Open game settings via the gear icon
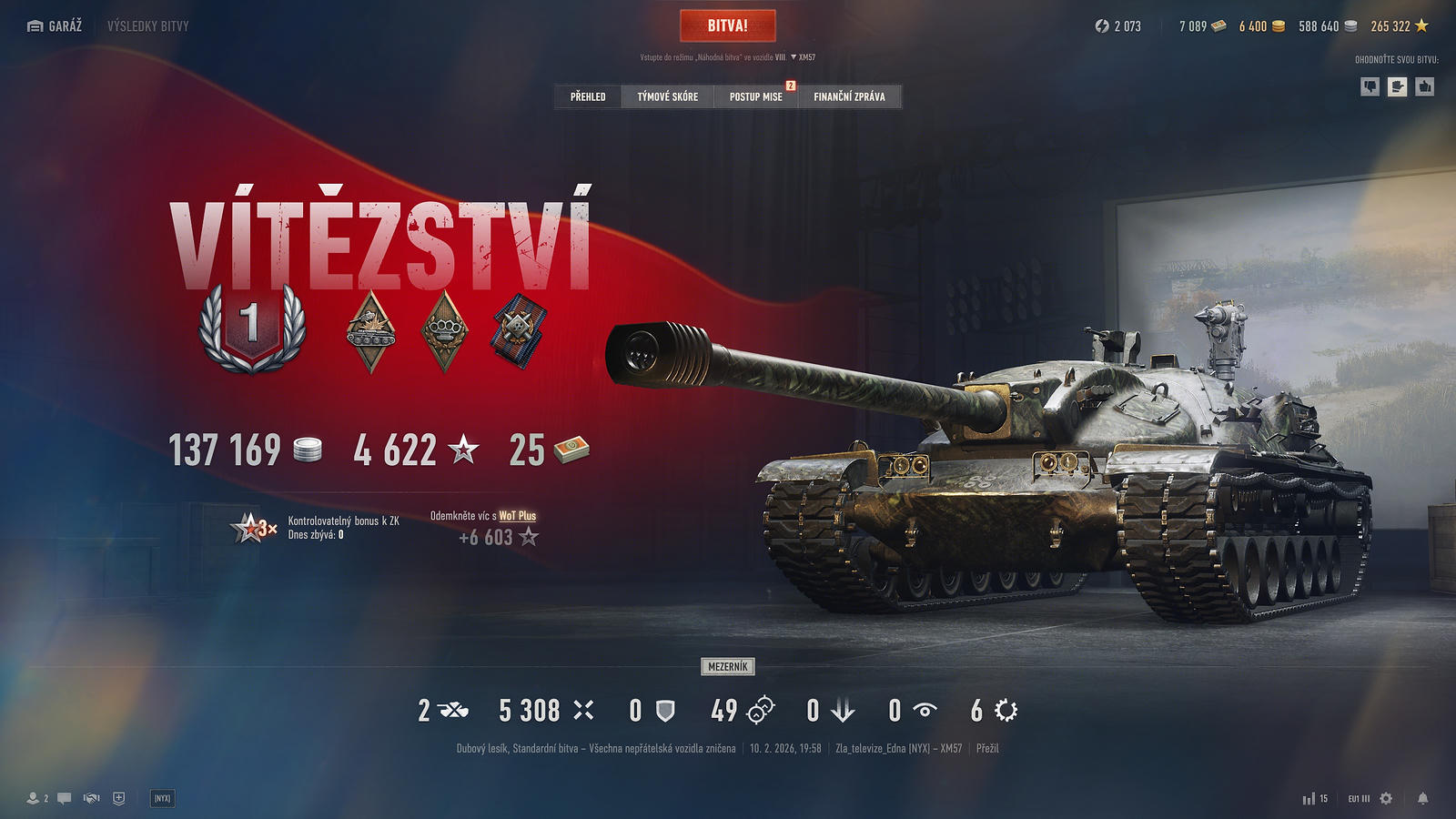Image resolution: width=1456 pixels, height=819 pixels. point(1386,798)
